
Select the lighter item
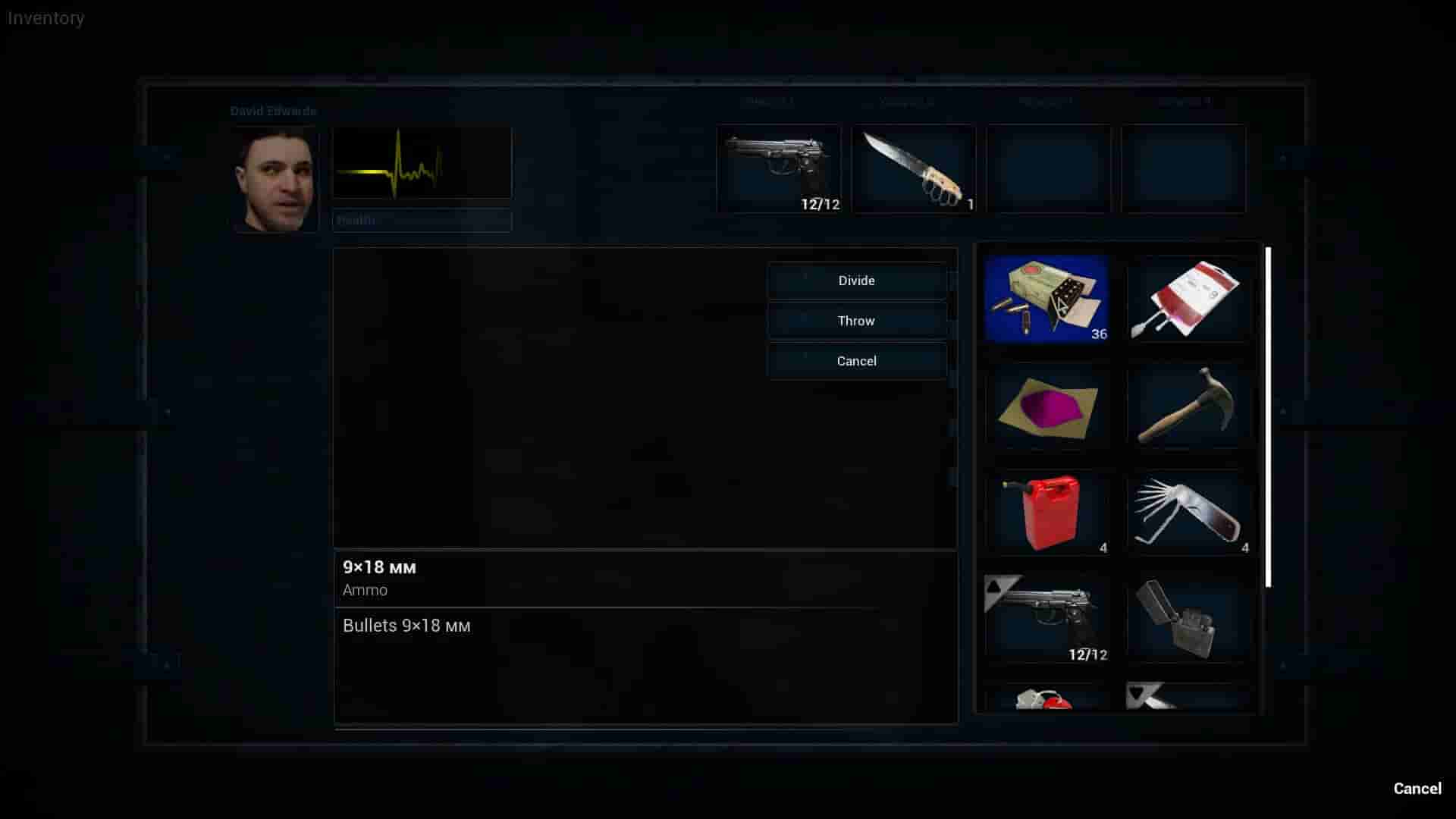1188,619
